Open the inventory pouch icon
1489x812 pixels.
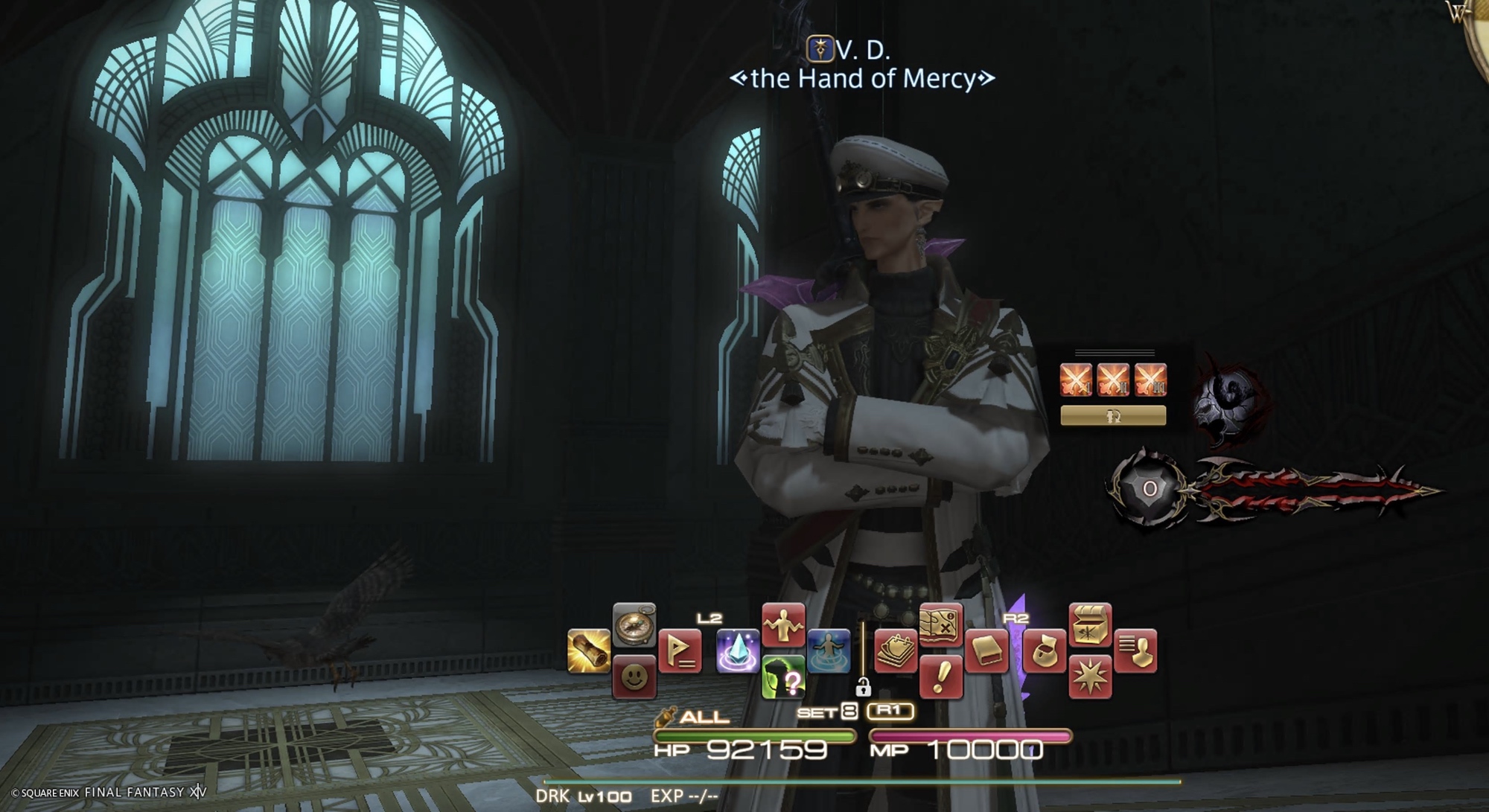click(x=1045, y=651)
